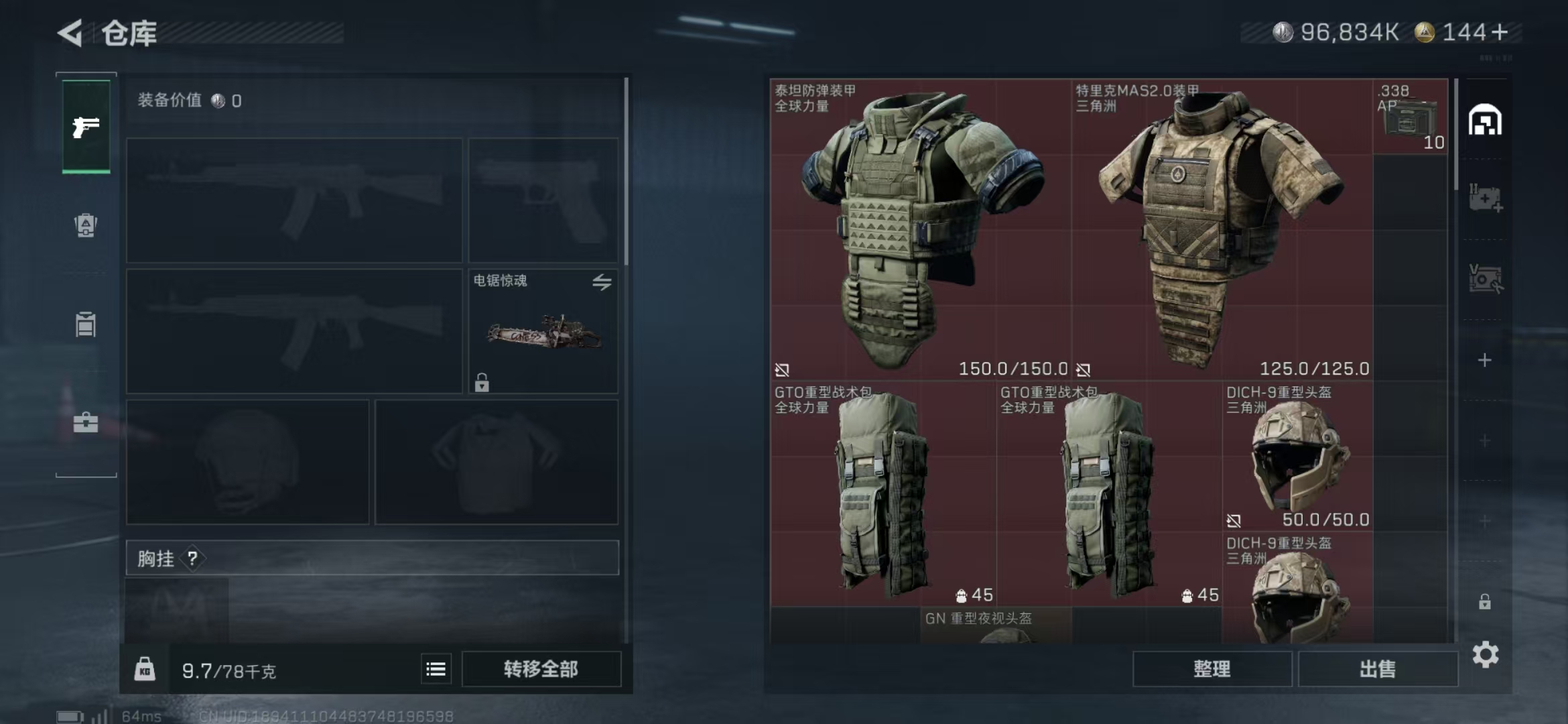Open the 胸挂 help question mark
Viewport: 1568px width, 724px height.
(x=192, y=558)
